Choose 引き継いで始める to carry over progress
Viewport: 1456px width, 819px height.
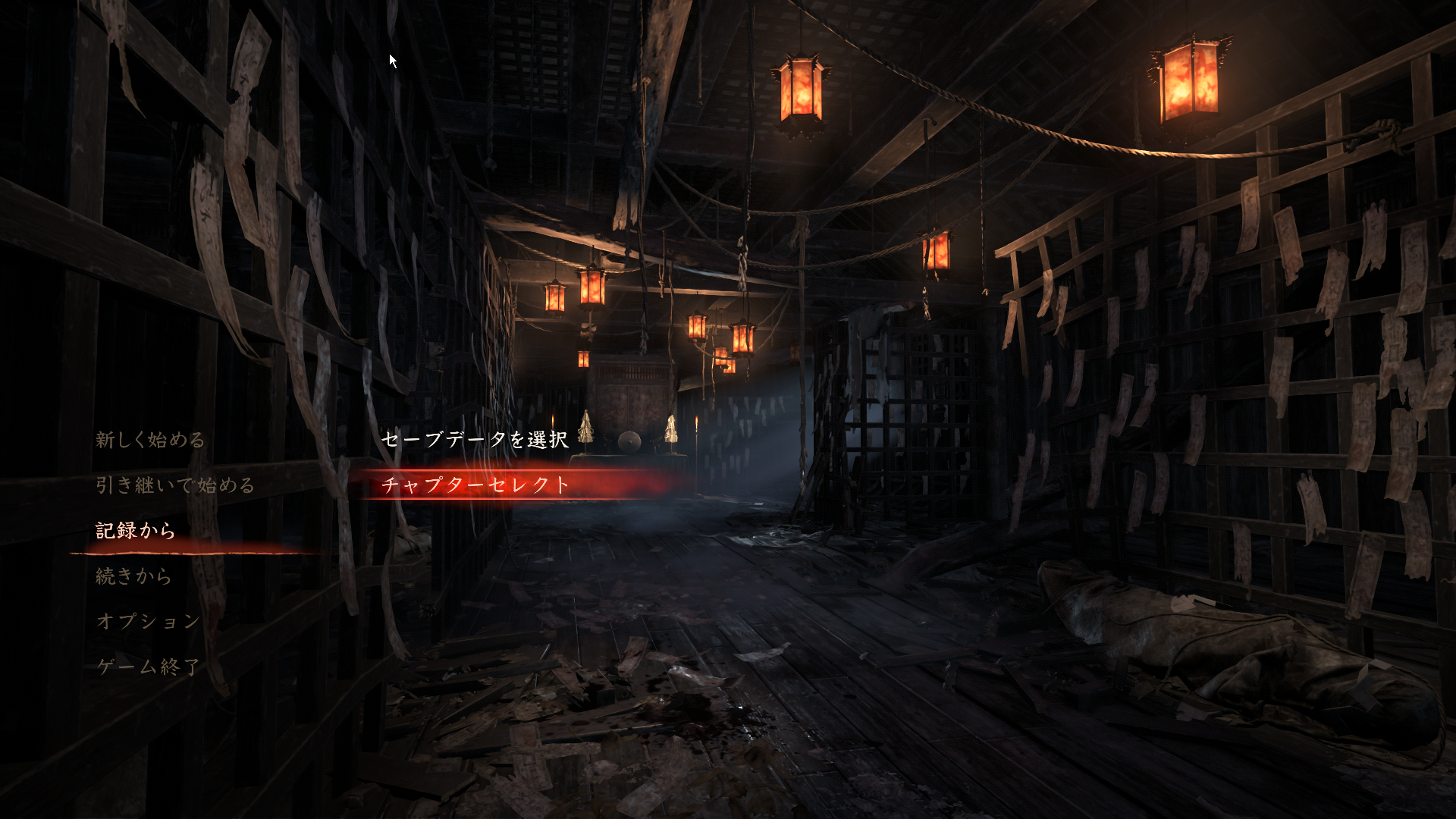(x=175, y=485)
